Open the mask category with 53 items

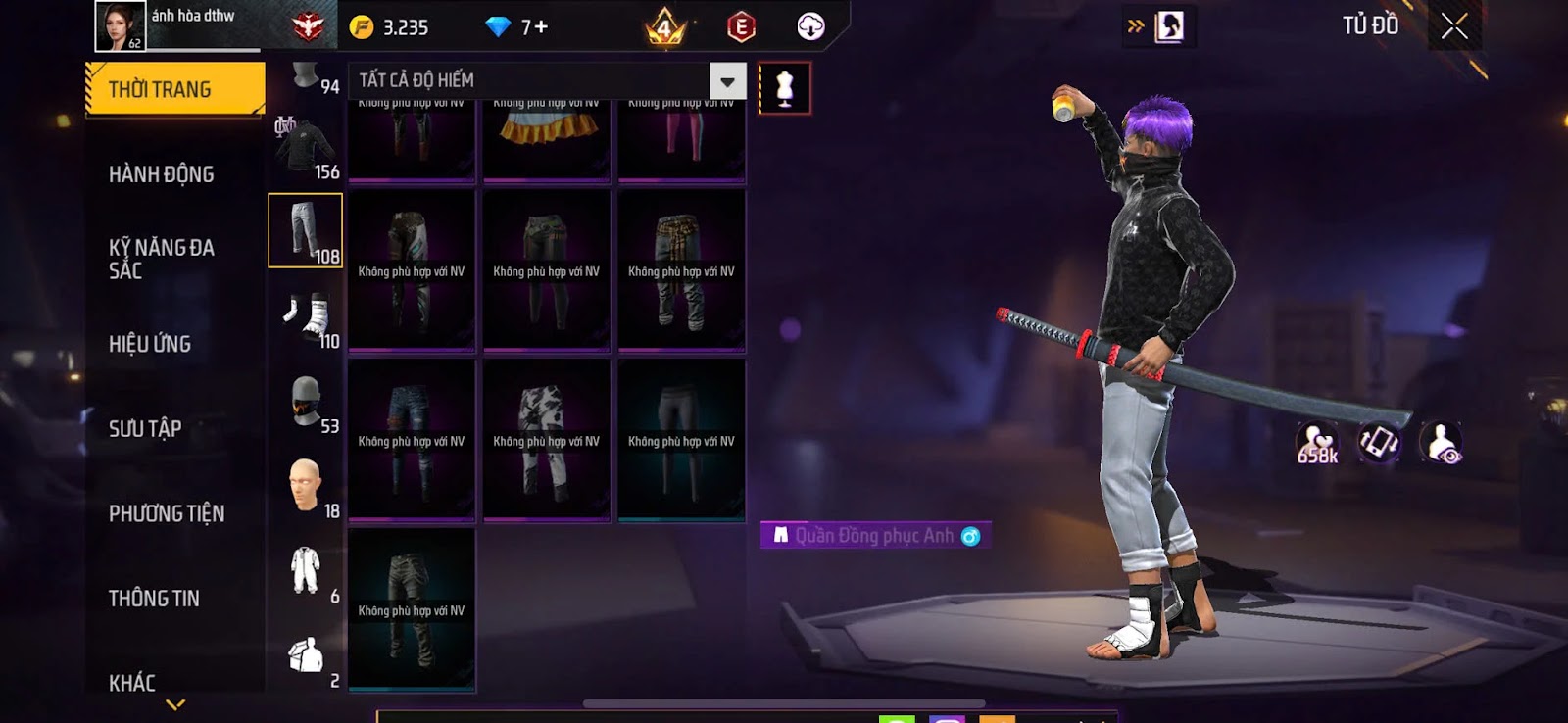307,404
